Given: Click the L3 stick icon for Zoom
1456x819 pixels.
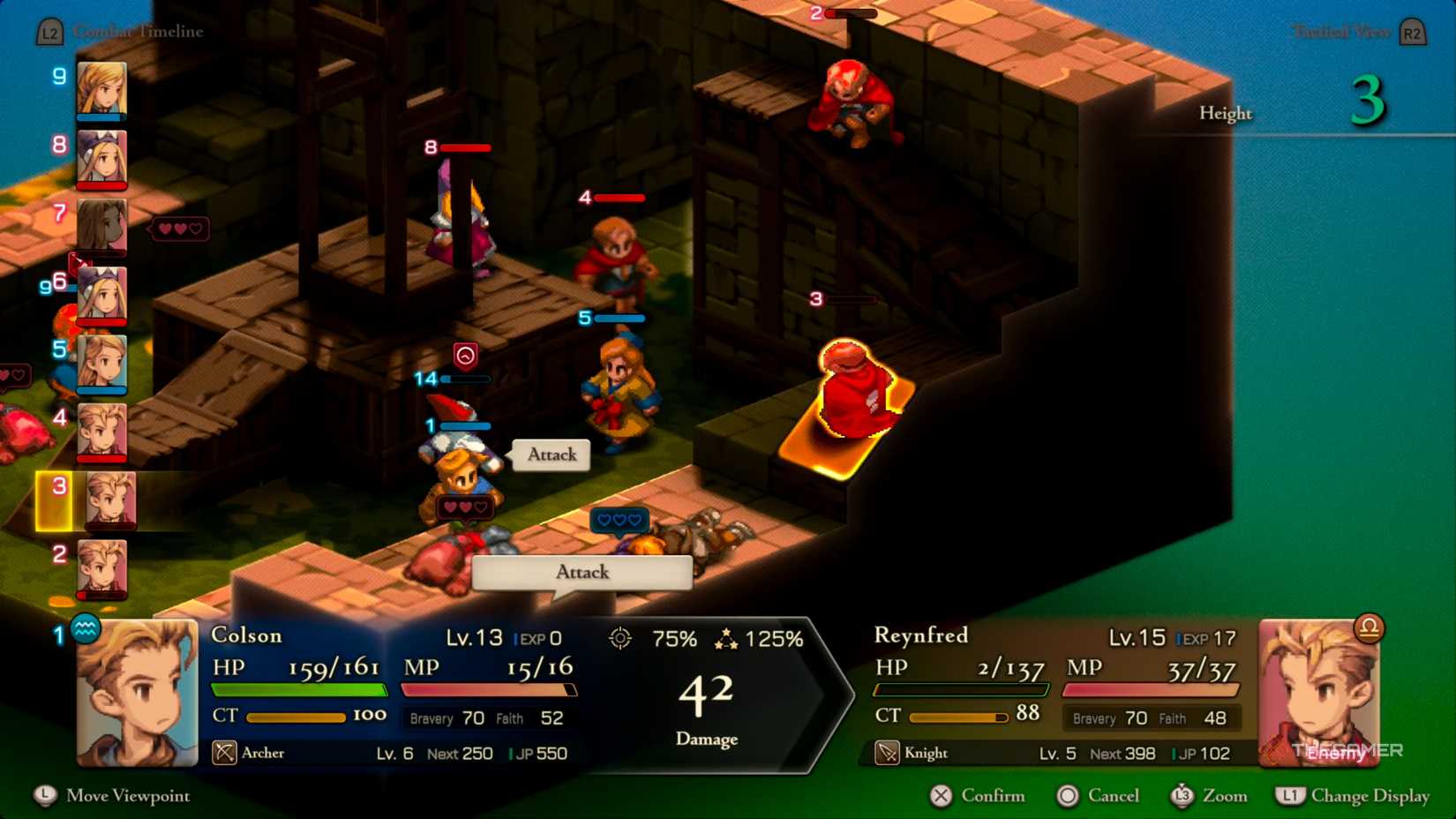Looking at the screenshot, I should 1183,796.
